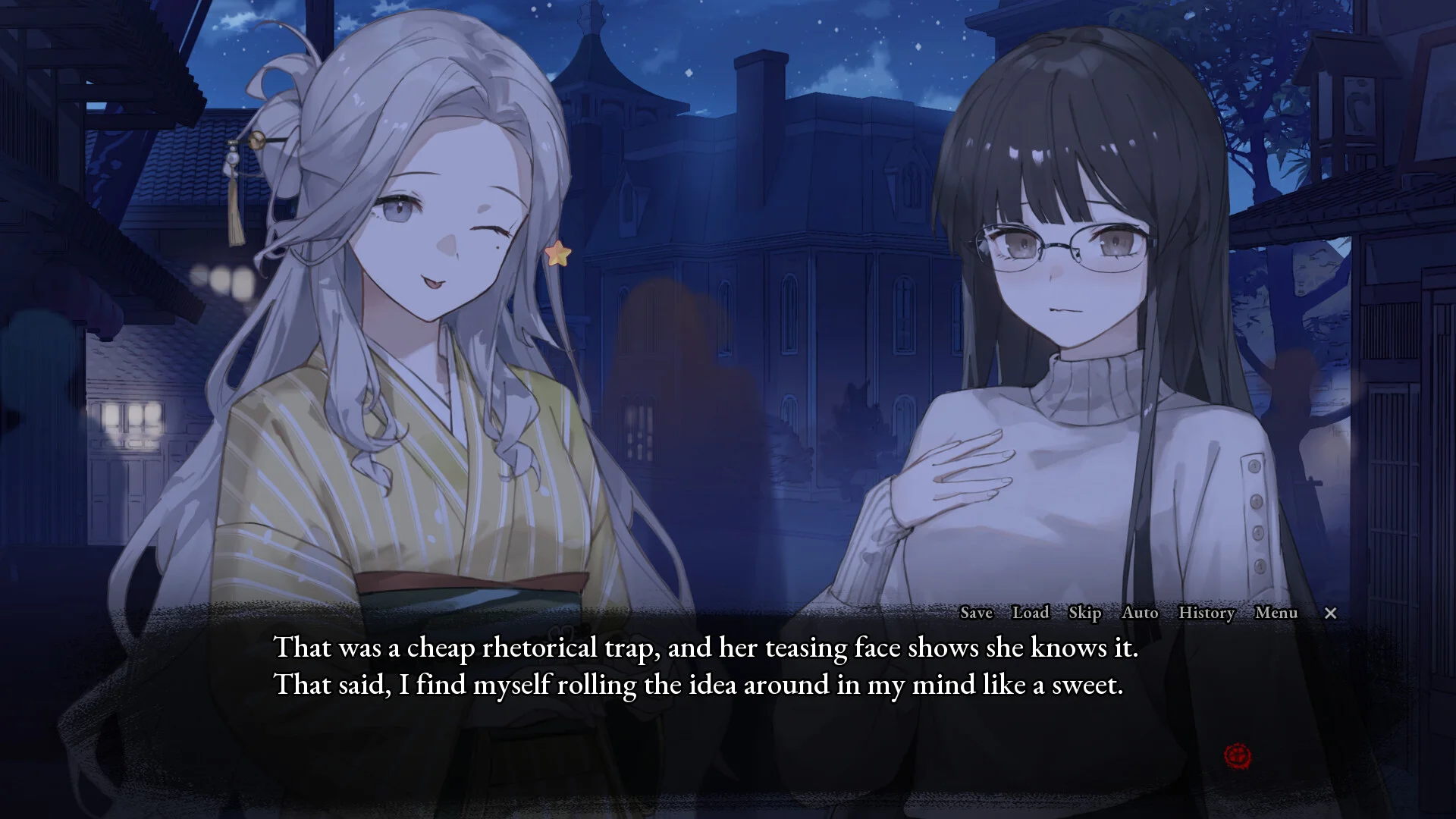1456x819 pixels.
Task: Hide the dialogue box with the X
Action: pos(1330,613)
